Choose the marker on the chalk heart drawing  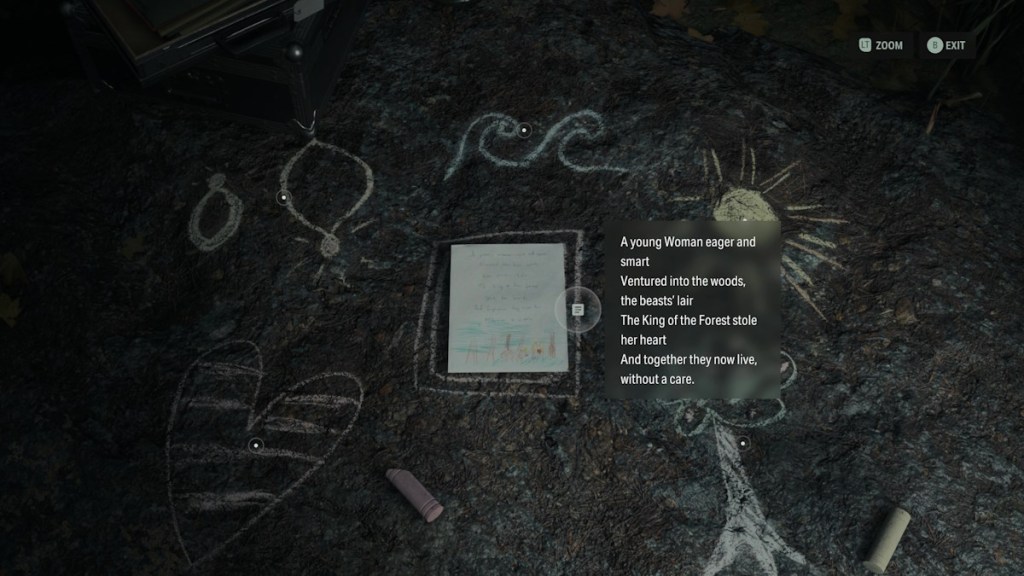pos(256,444)
